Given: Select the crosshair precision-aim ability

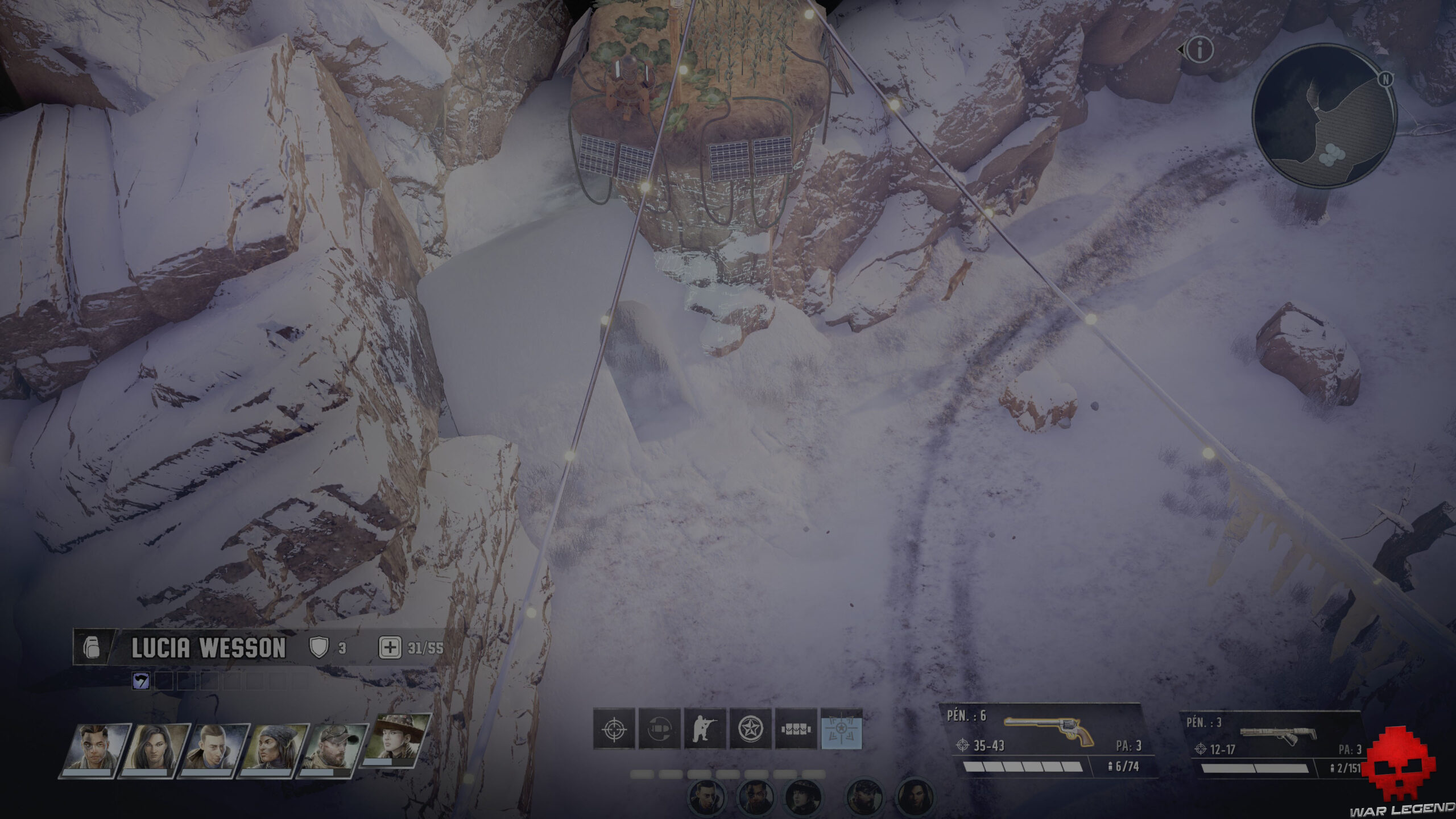Looking at the screenshot, I should (x=614, y=729).
